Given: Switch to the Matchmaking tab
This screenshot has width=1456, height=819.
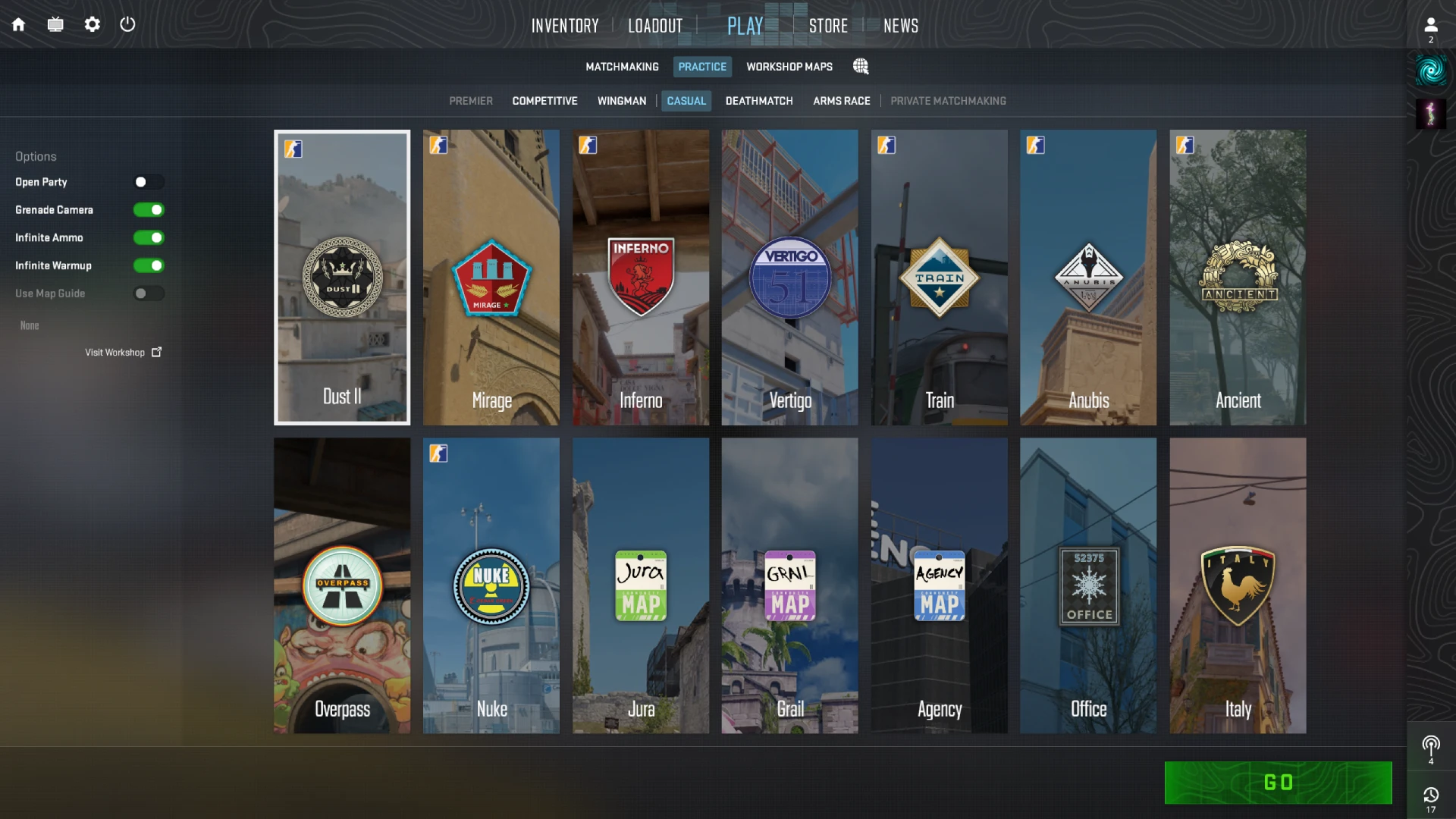Looking at the screenshot, I should point(622,67).
